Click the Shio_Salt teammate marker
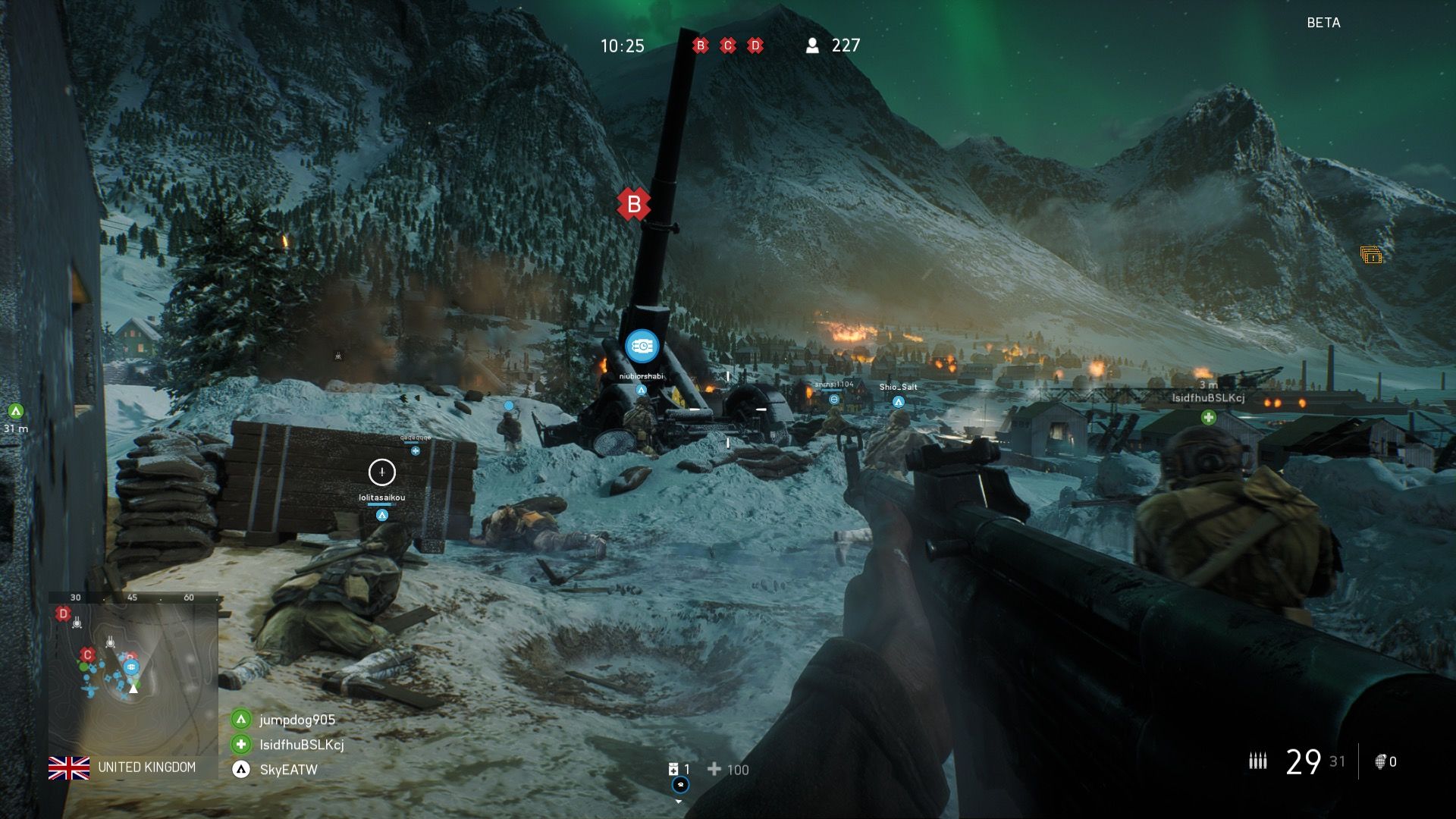 coord(898,402)
